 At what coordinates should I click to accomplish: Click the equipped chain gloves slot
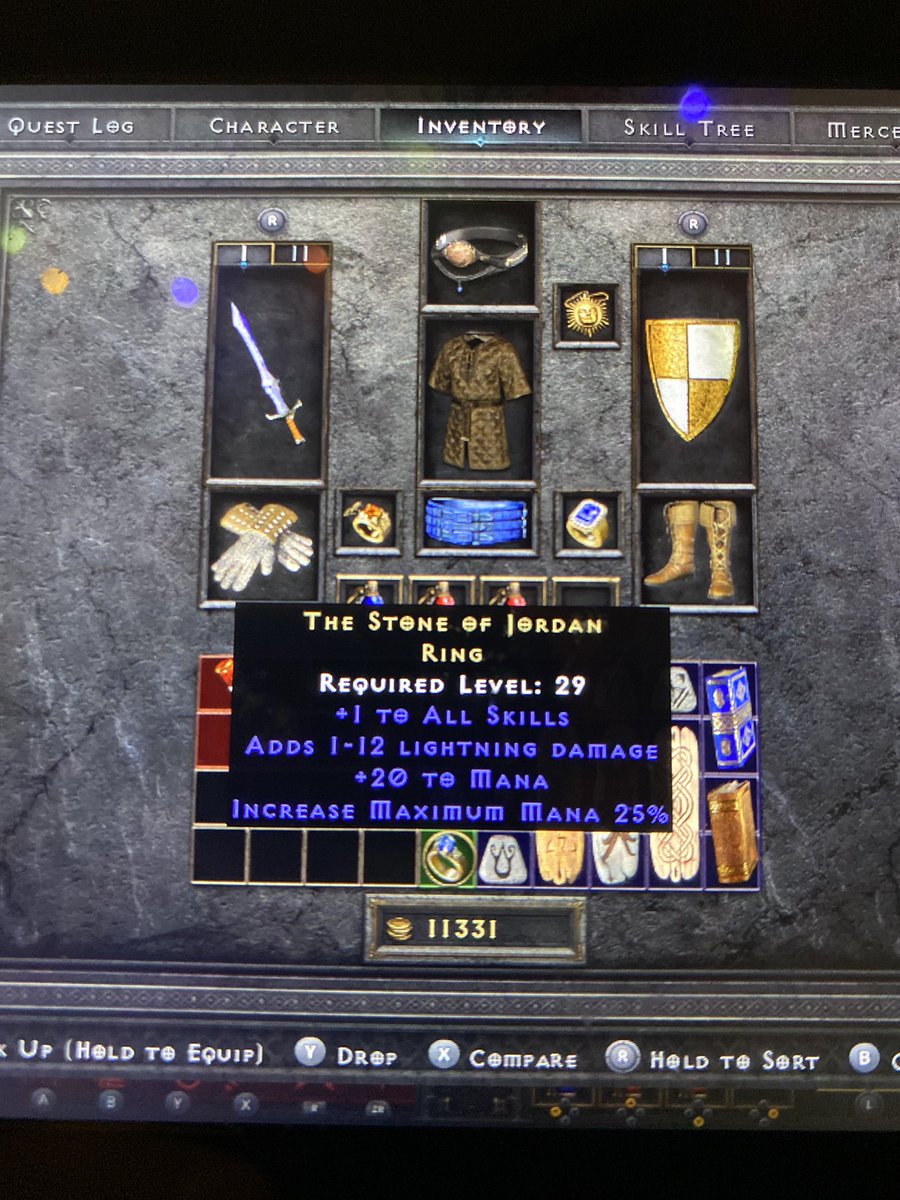pyautogui.click(x=264, y=545)
